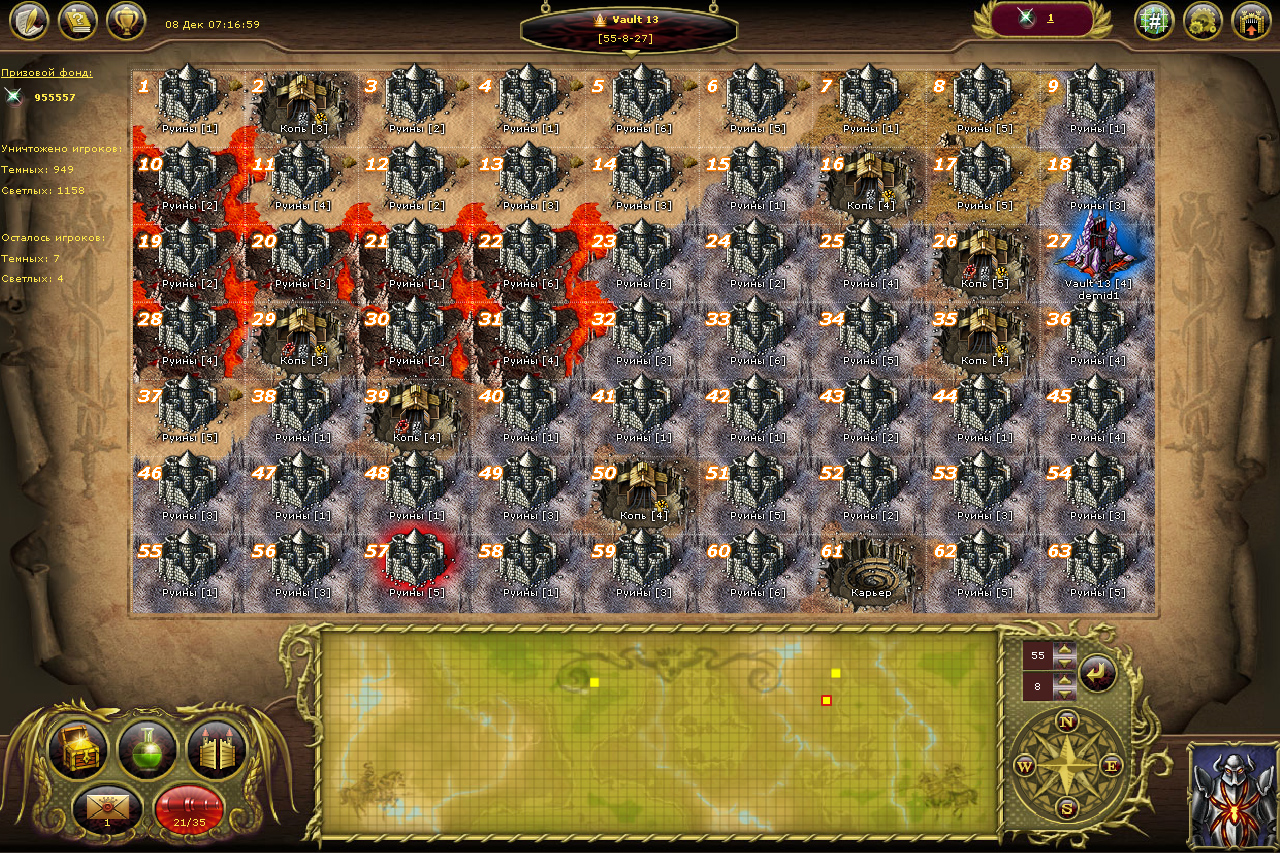Move the map south with compass S
The width and height of the screenshot is (1280, 853).
tap(1067, 808)
